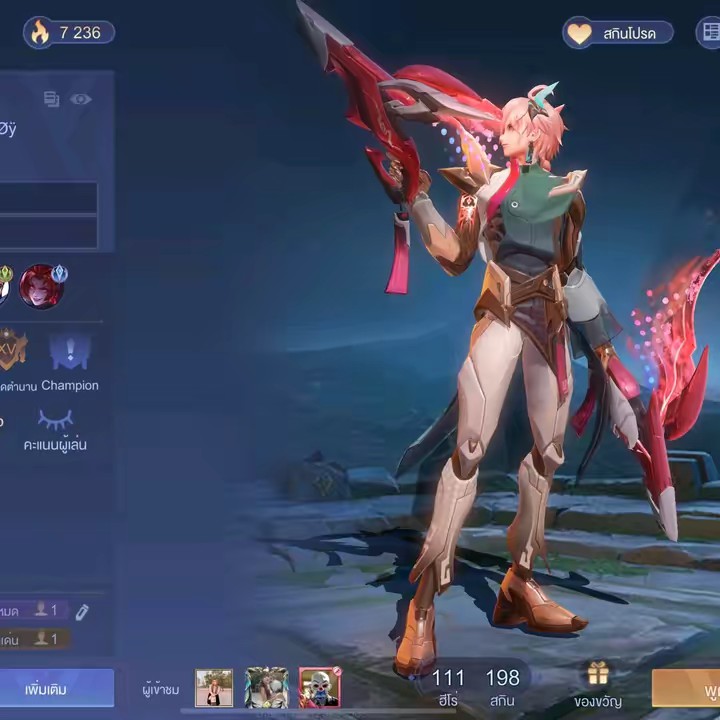The width and height of the screenshot is (720, 720).
Task: Toggle the eye visibility icon on profile card
Action: click(81, 99)
